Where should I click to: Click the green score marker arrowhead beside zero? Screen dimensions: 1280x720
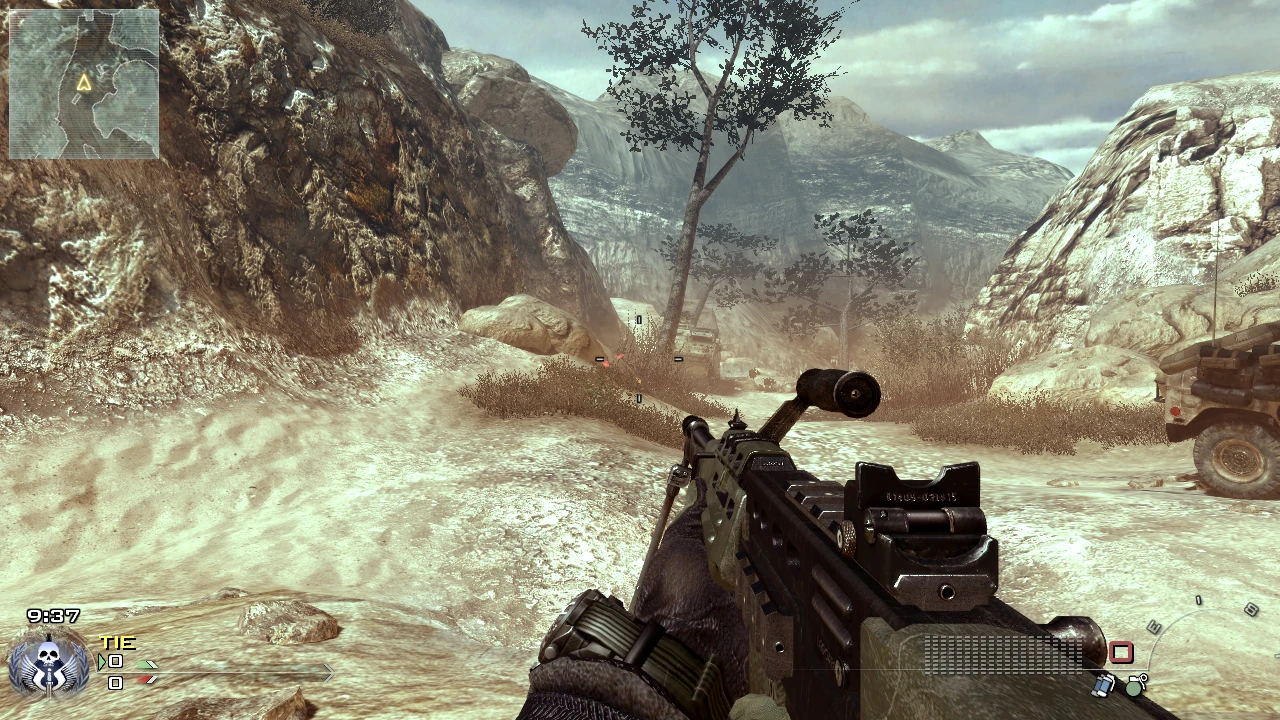click(102, 661)
